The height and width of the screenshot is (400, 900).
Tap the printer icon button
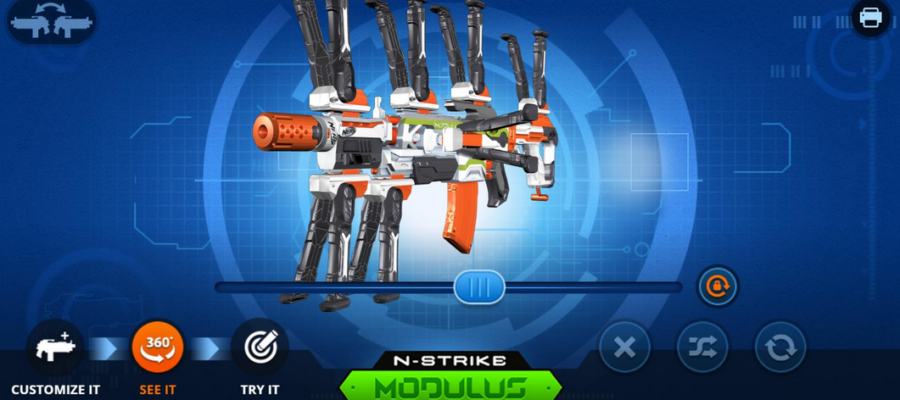(x=870, y=18)
